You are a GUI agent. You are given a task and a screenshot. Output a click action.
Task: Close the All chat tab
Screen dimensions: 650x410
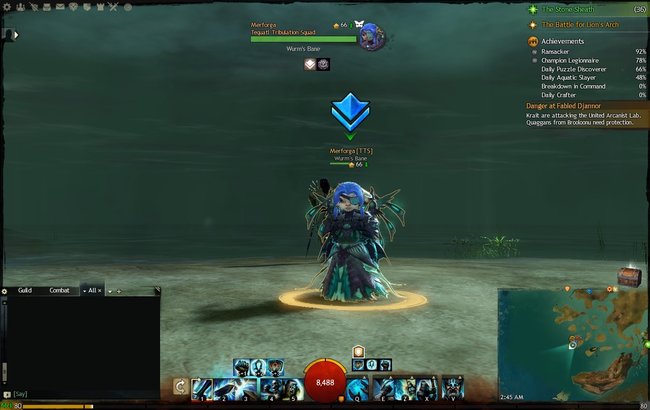click(100, 290)
